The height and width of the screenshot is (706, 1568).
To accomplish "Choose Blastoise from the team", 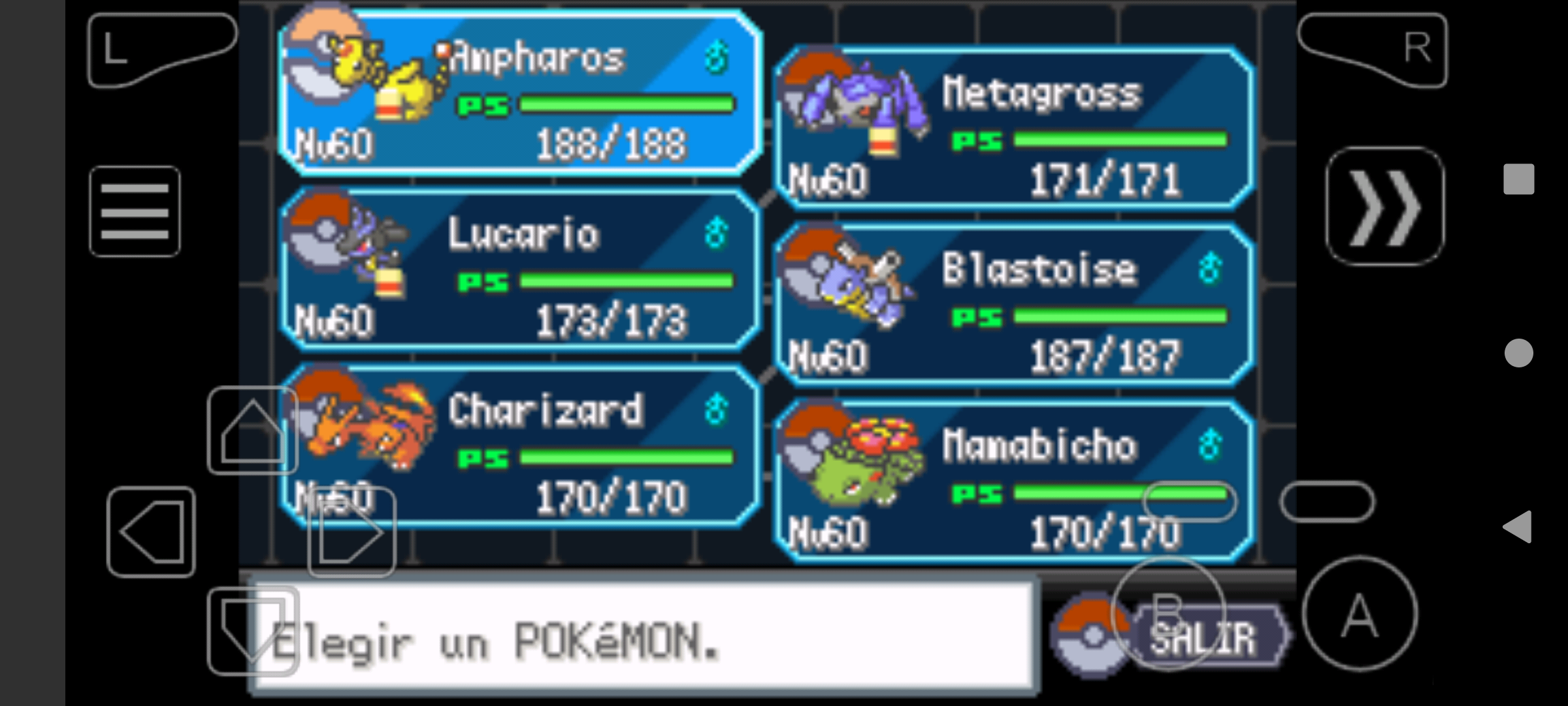I will coord(1014,305).
